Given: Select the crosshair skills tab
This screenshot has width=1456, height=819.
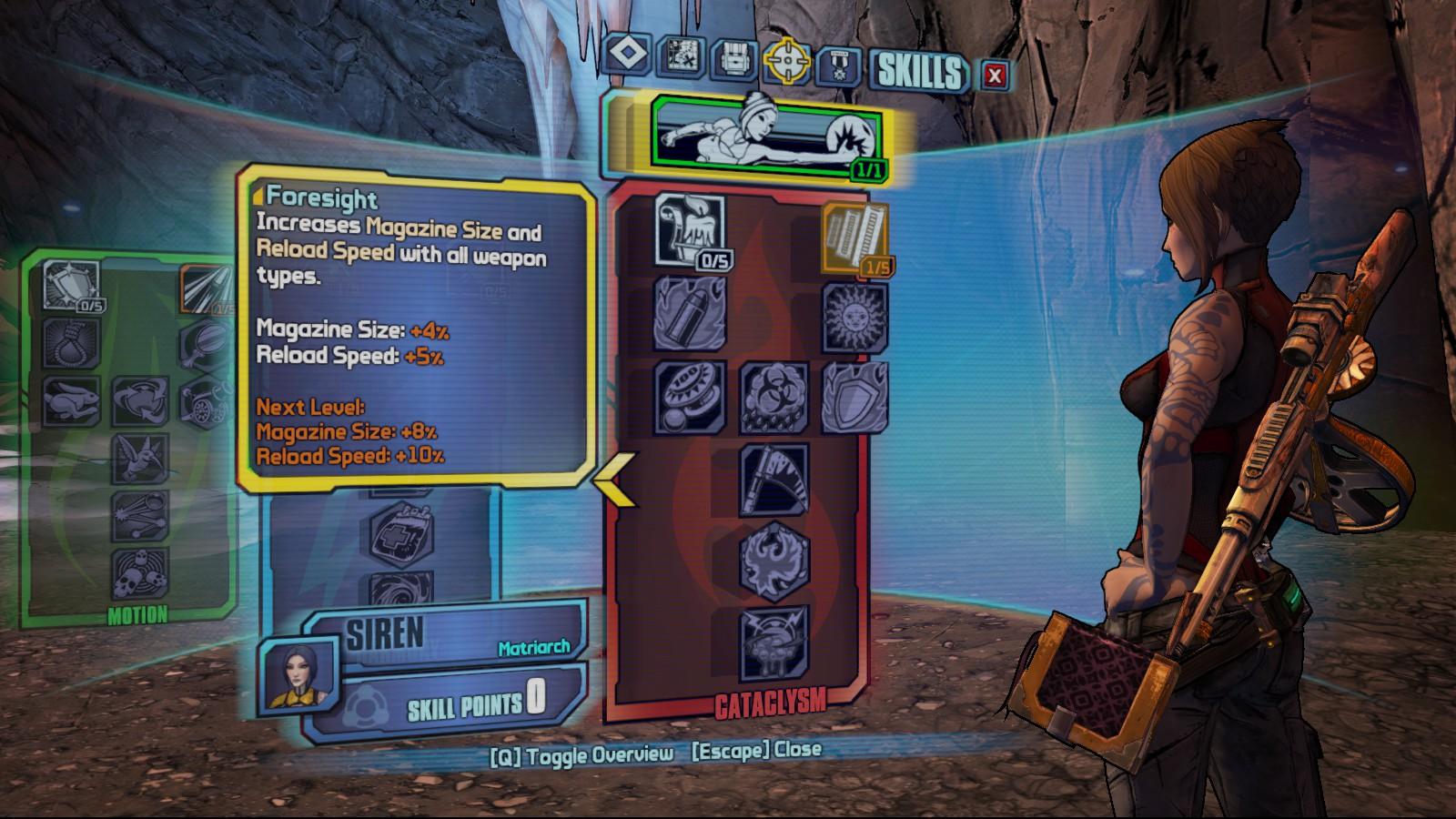Looking at the screenshot, I should [786, 61].
